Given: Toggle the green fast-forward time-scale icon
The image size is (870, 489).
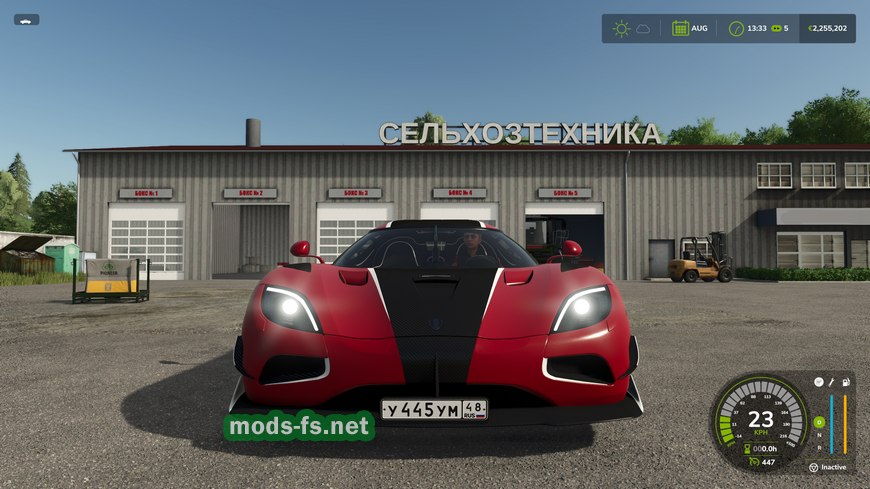Looking at the screenshot, I should pyautogui.click(x=775, y=28).
